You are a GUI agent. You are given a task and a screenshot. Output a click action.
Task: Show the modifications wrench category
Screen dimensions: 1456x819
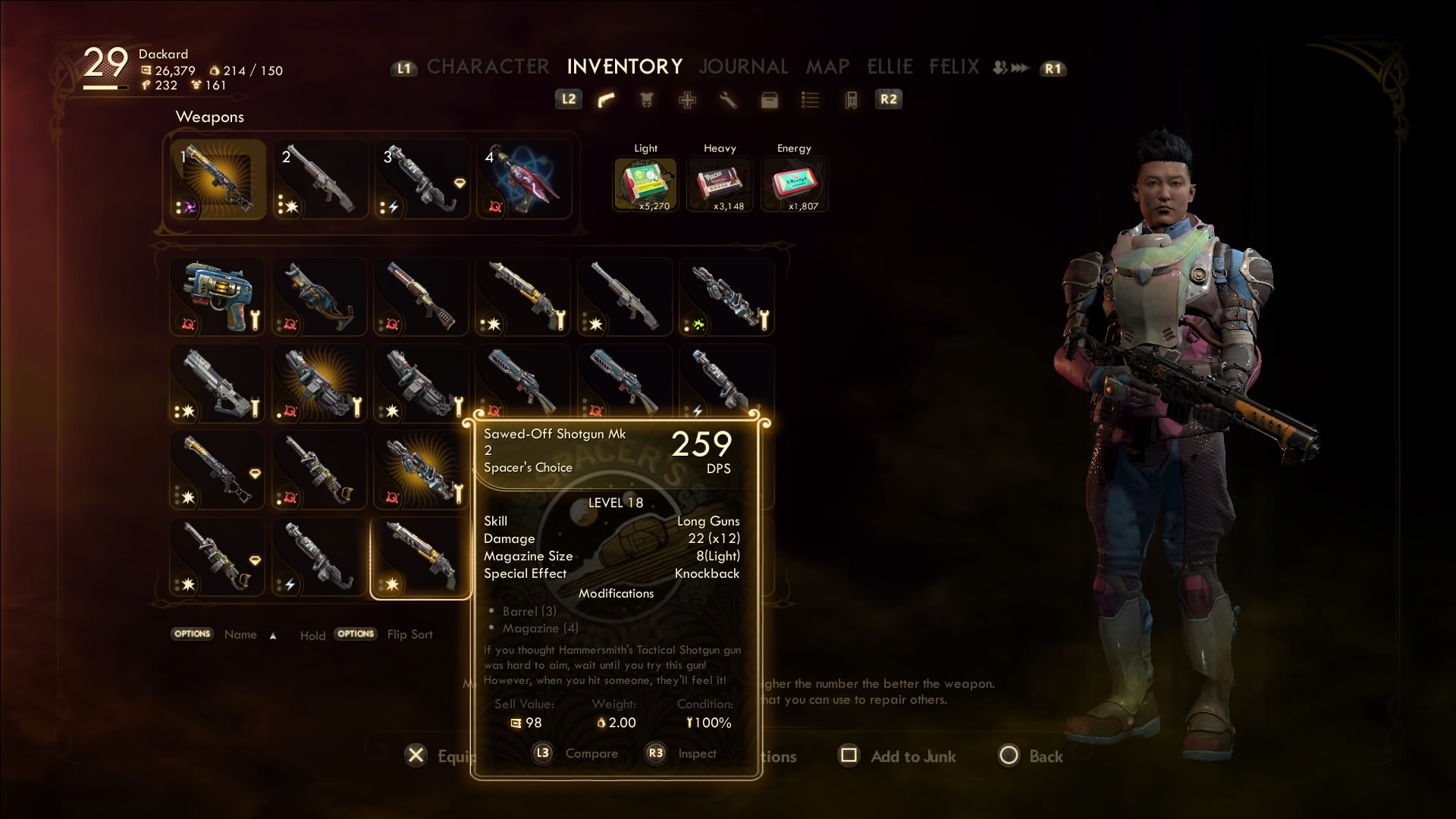[x=728, y=100]
